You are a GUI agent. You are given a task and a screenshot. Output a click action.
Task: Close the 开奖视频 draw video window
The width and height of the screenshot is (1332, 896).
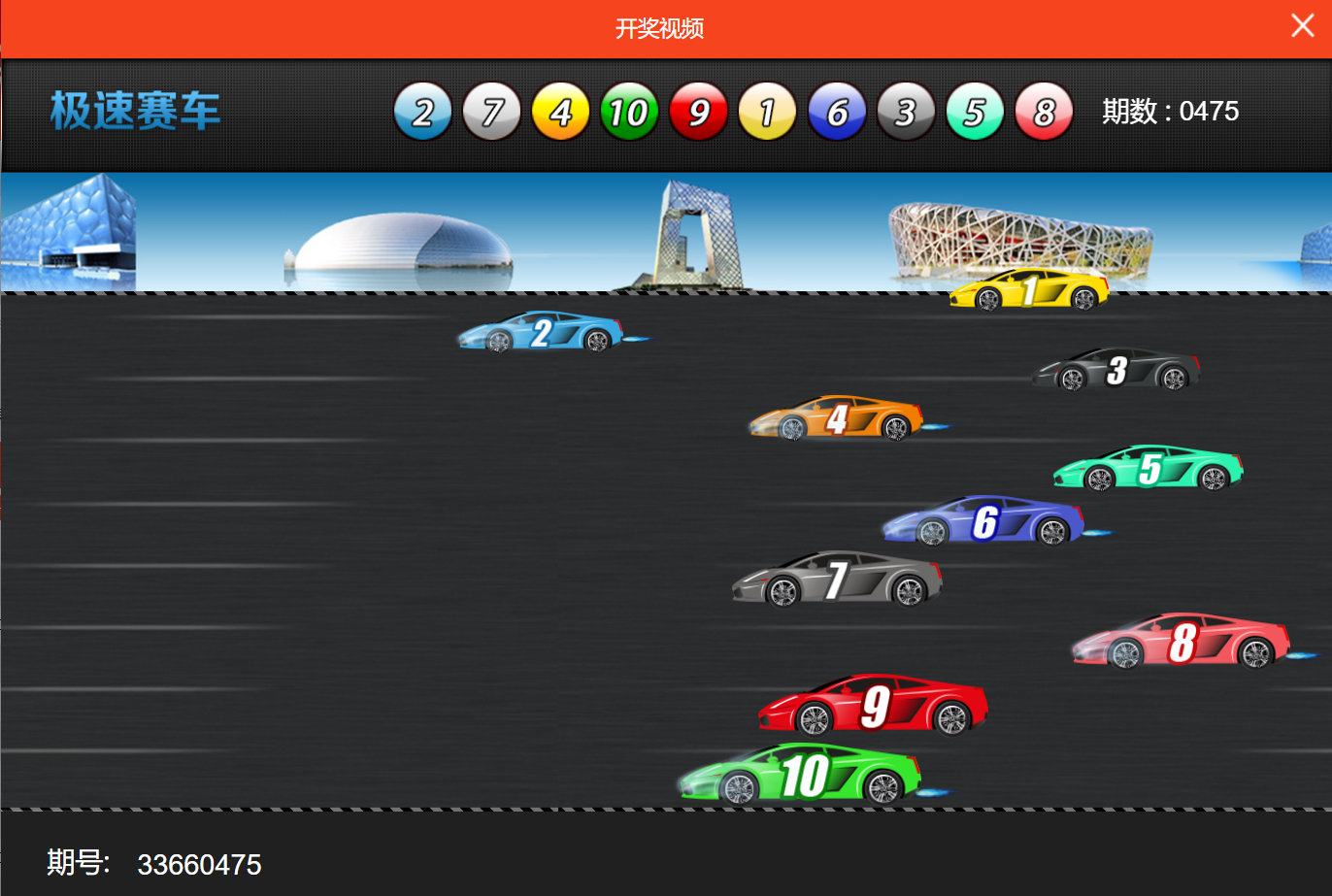pyautogui.click(x=1302, y=26)
